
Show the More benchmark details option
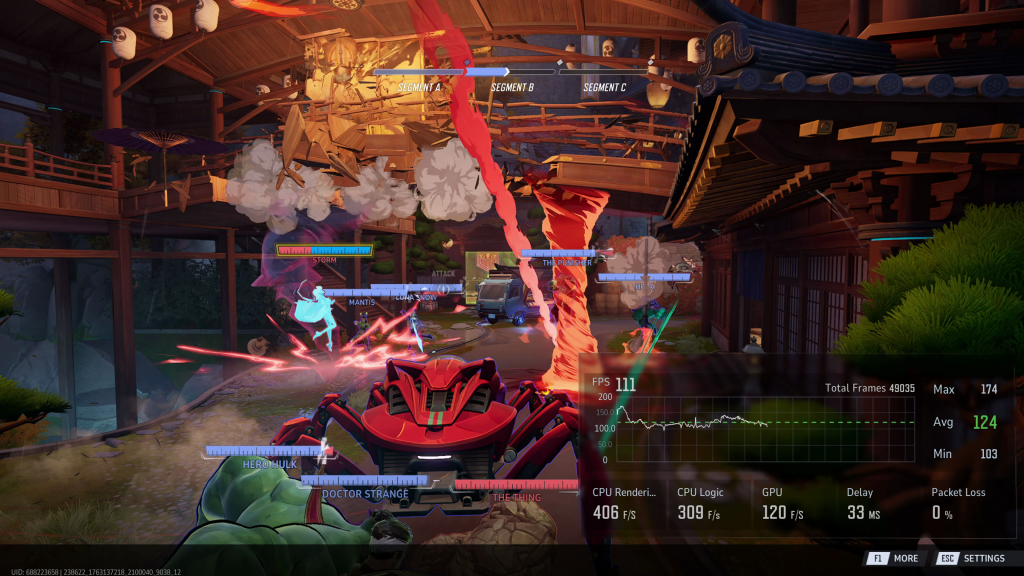tap(894, 558)
